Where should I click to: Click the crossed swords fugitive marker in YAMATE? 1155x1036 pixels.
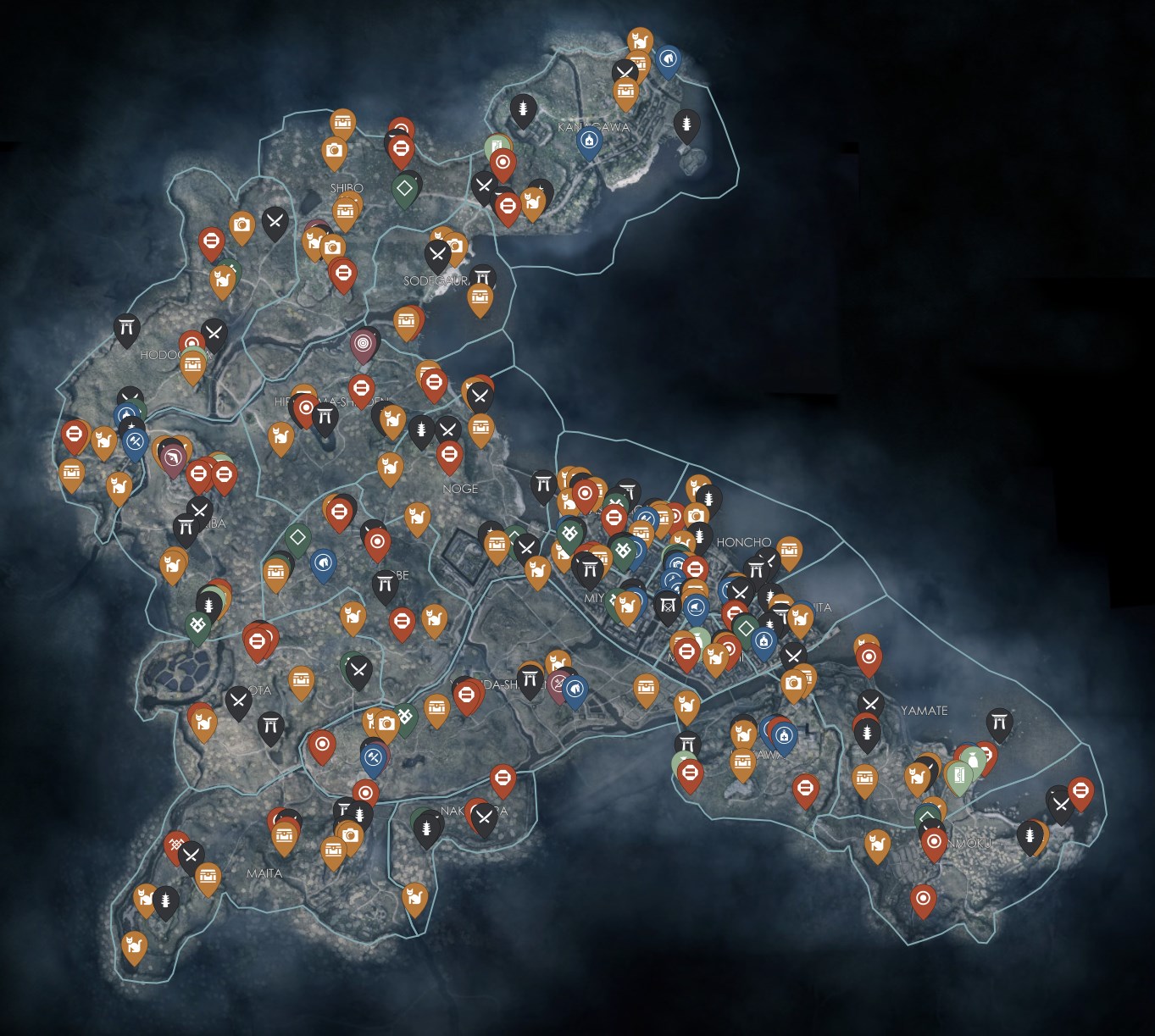(870, 704)
